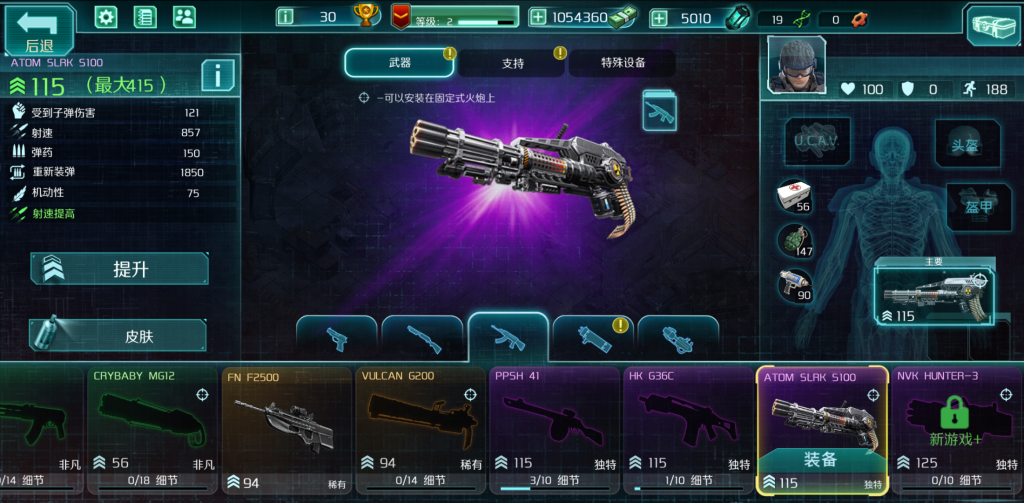This screenshot has width=1024, height=503.
Task: Go back with the 后退 button
Action: [x=39, y=30]
